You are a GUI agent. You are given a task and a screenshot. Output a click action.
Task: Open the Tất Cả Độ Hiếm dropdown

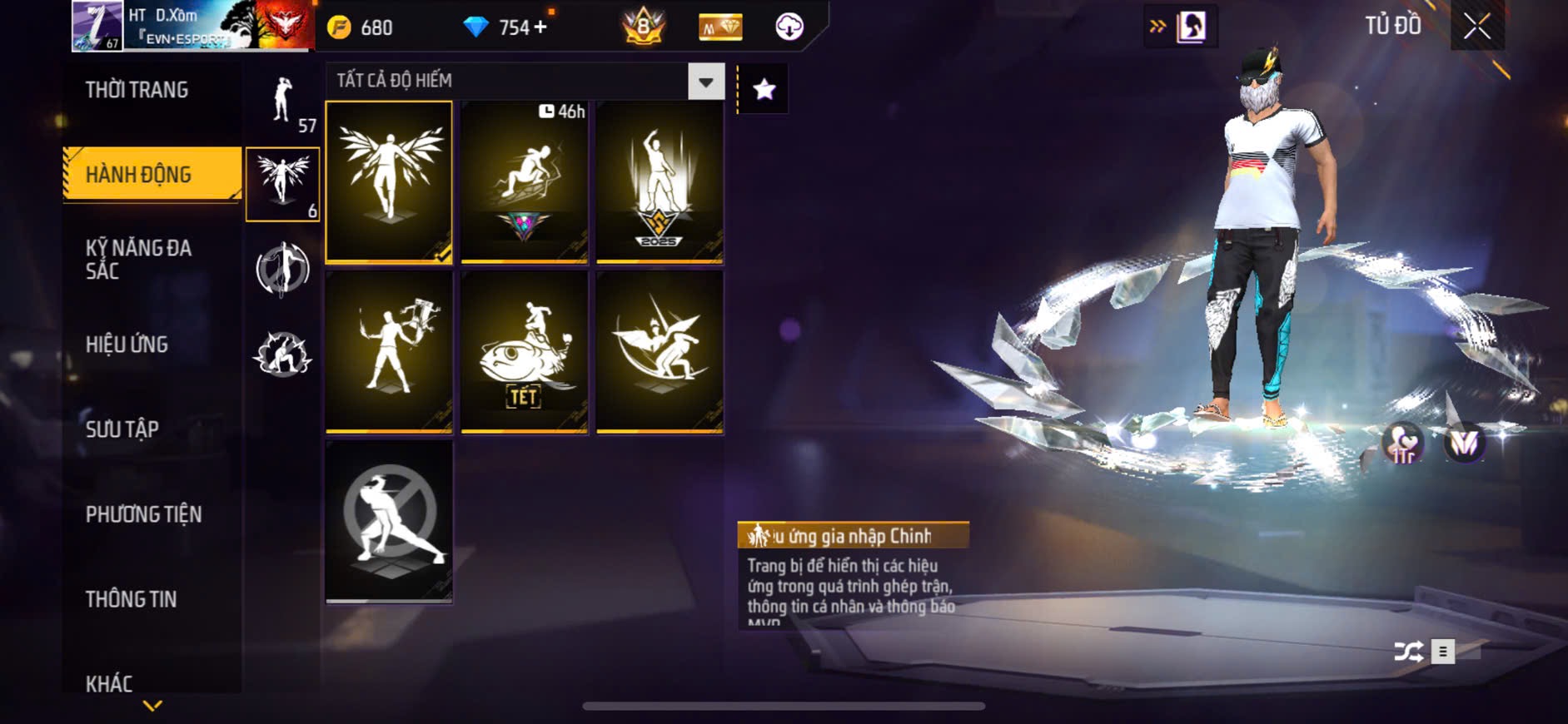[x=706, y=82]
